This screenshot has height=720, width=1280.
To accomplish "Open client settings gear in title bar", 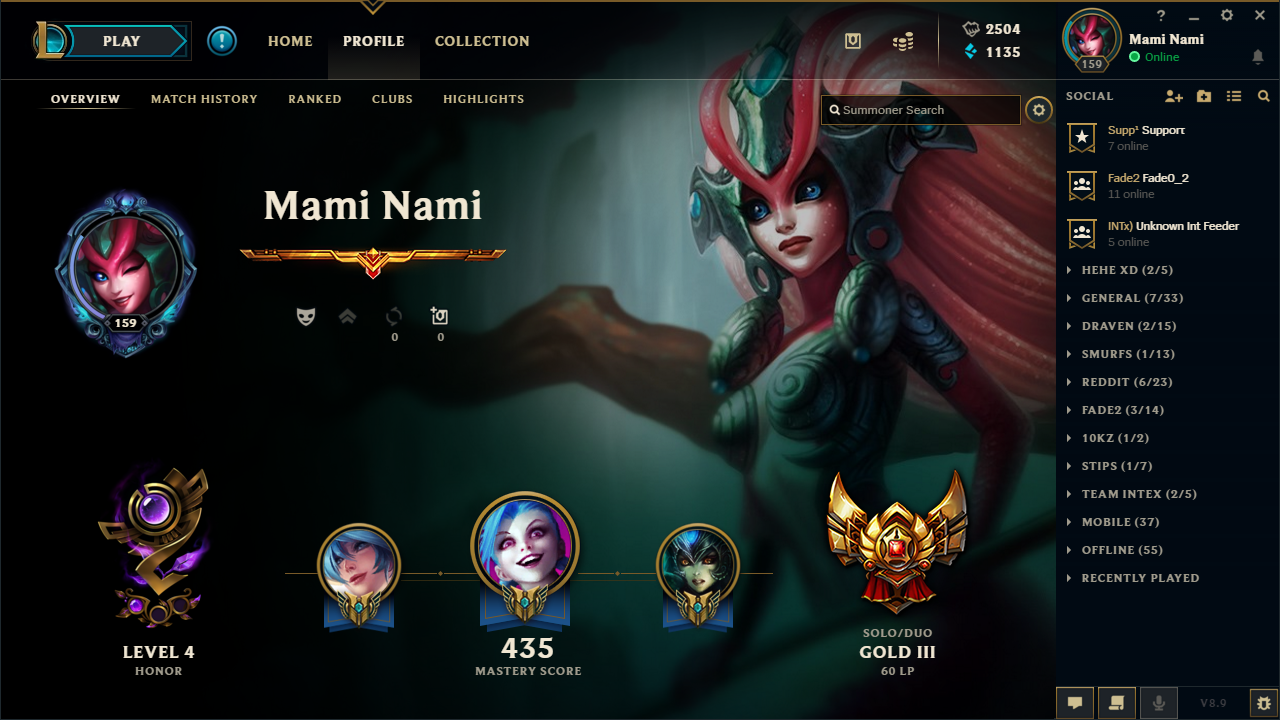I will pyautogui.click(x=1225, y=15).
